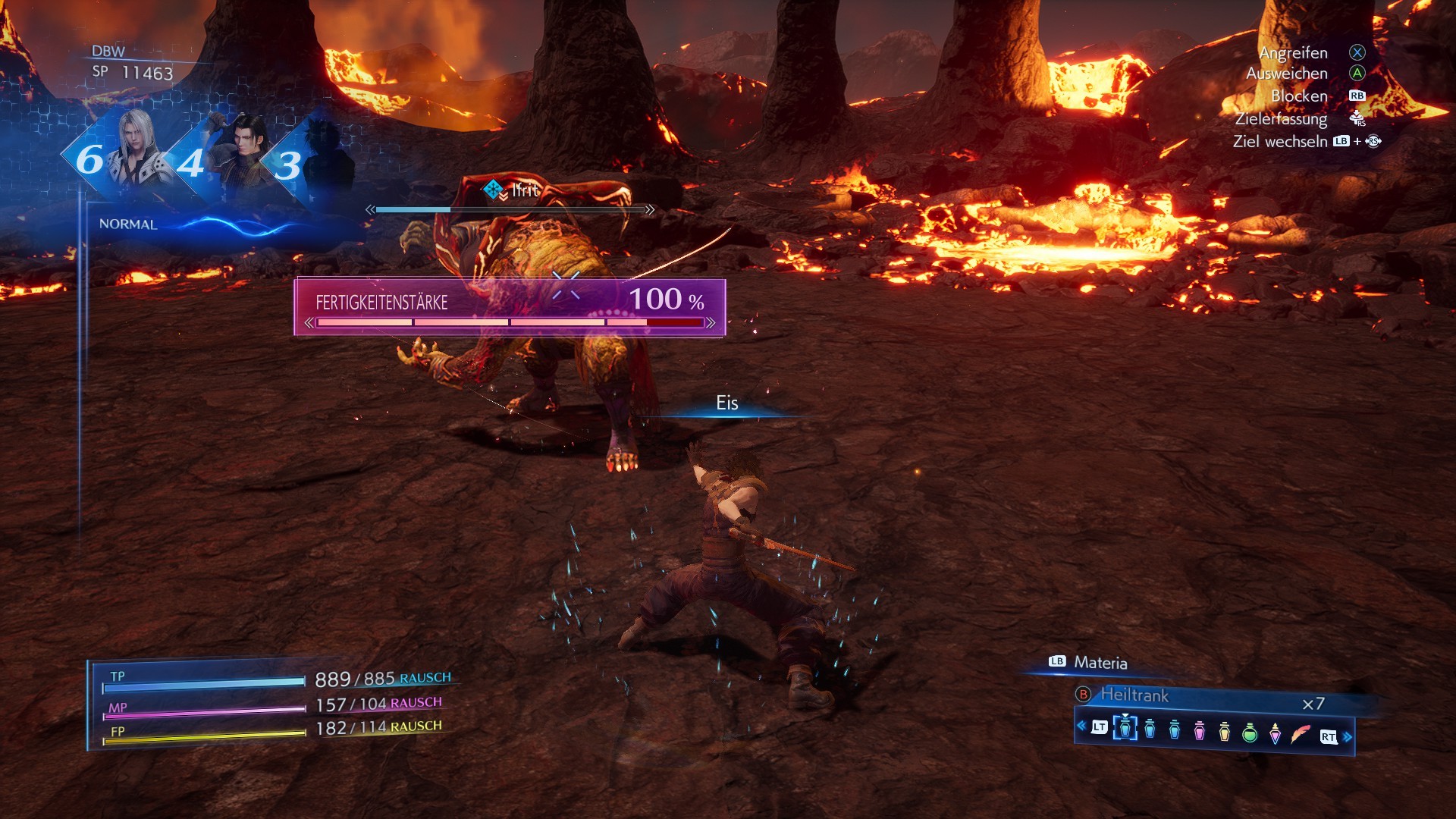The image size is (1456, 819).
Task: Click the Ifrit target name label
Action: pyautogui.click(x=525, y=190)
